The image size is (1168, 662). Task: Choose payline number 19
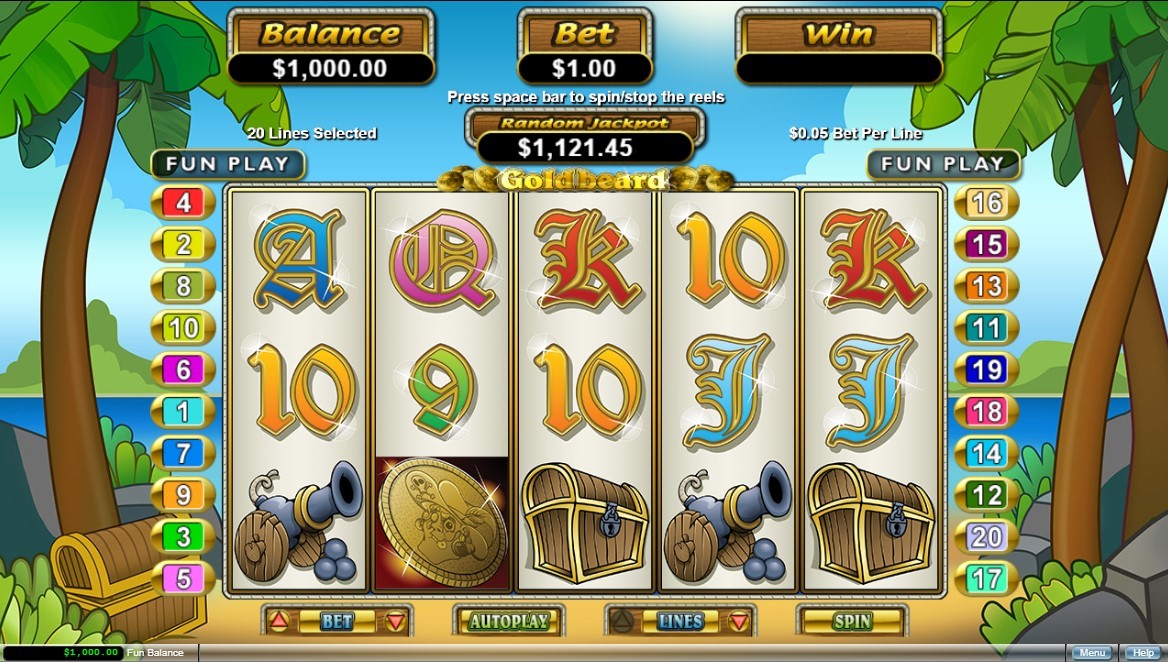pyautogui.click(x=986, y=370)
